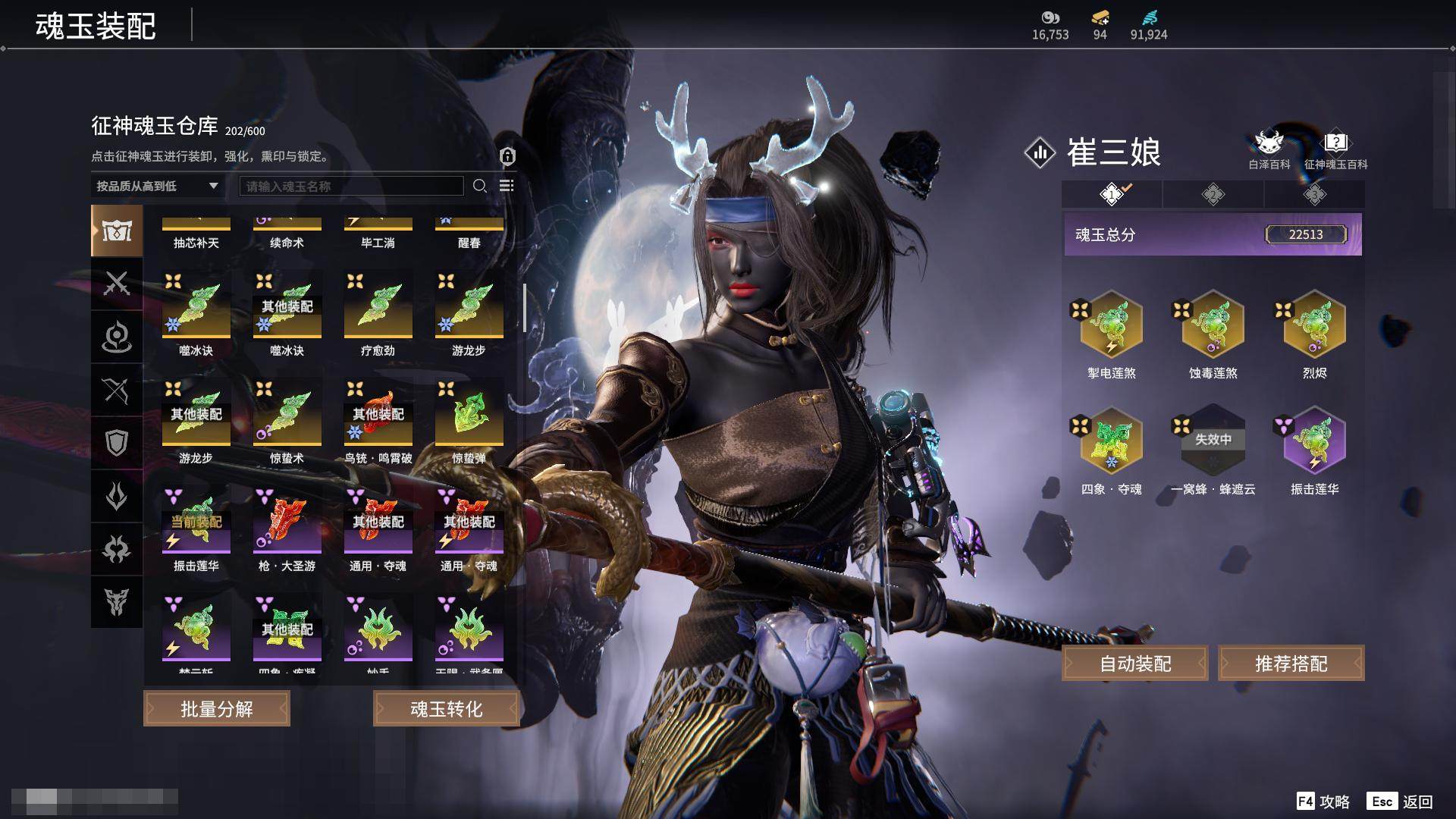The image size is (1456, 819).
Task: Open the quality sort dropdown
Action: [x=157, y=186]
